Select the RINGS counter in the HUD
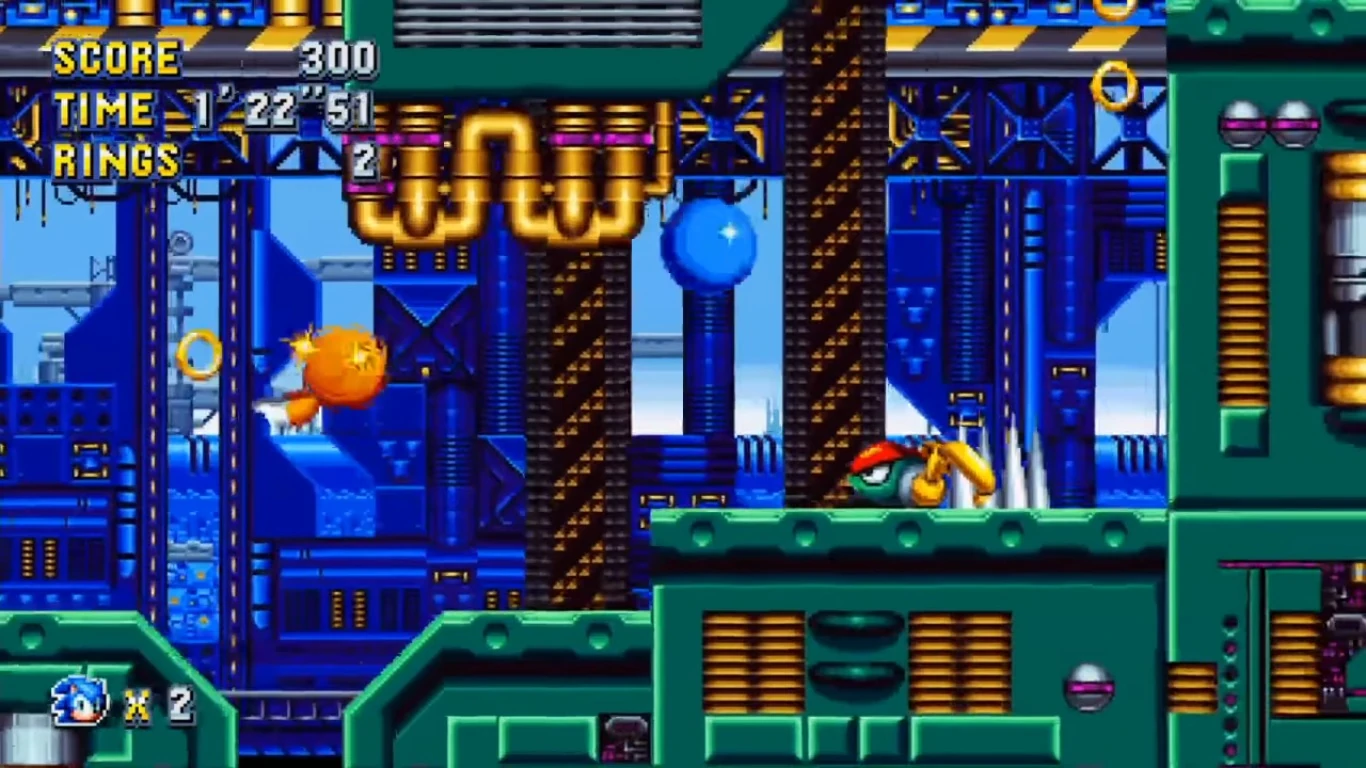This screenshot has height=768, width=1366. (115, 158)
